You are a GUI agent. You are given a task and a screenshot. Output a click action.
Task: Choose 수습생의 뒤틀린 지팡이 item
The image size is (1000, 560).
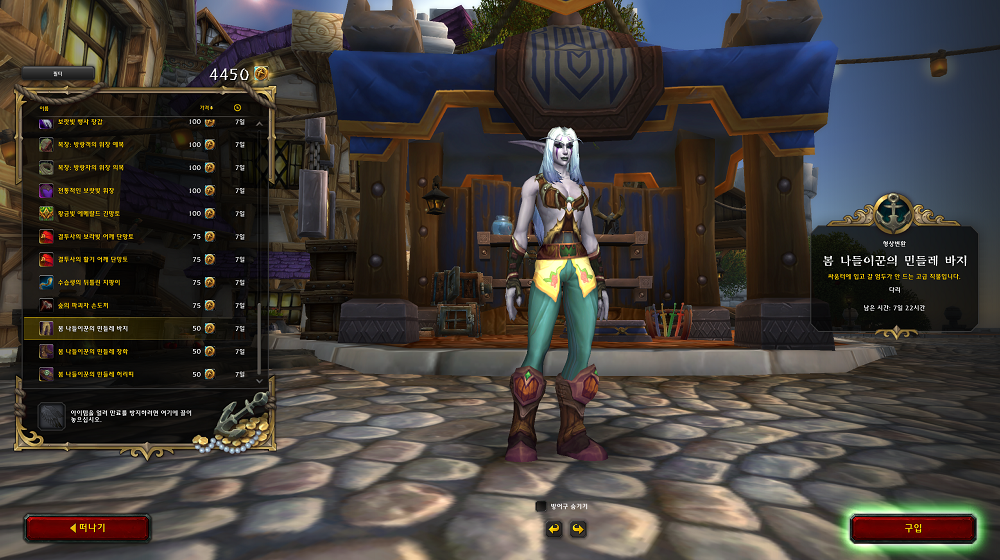tap(140, 282)
